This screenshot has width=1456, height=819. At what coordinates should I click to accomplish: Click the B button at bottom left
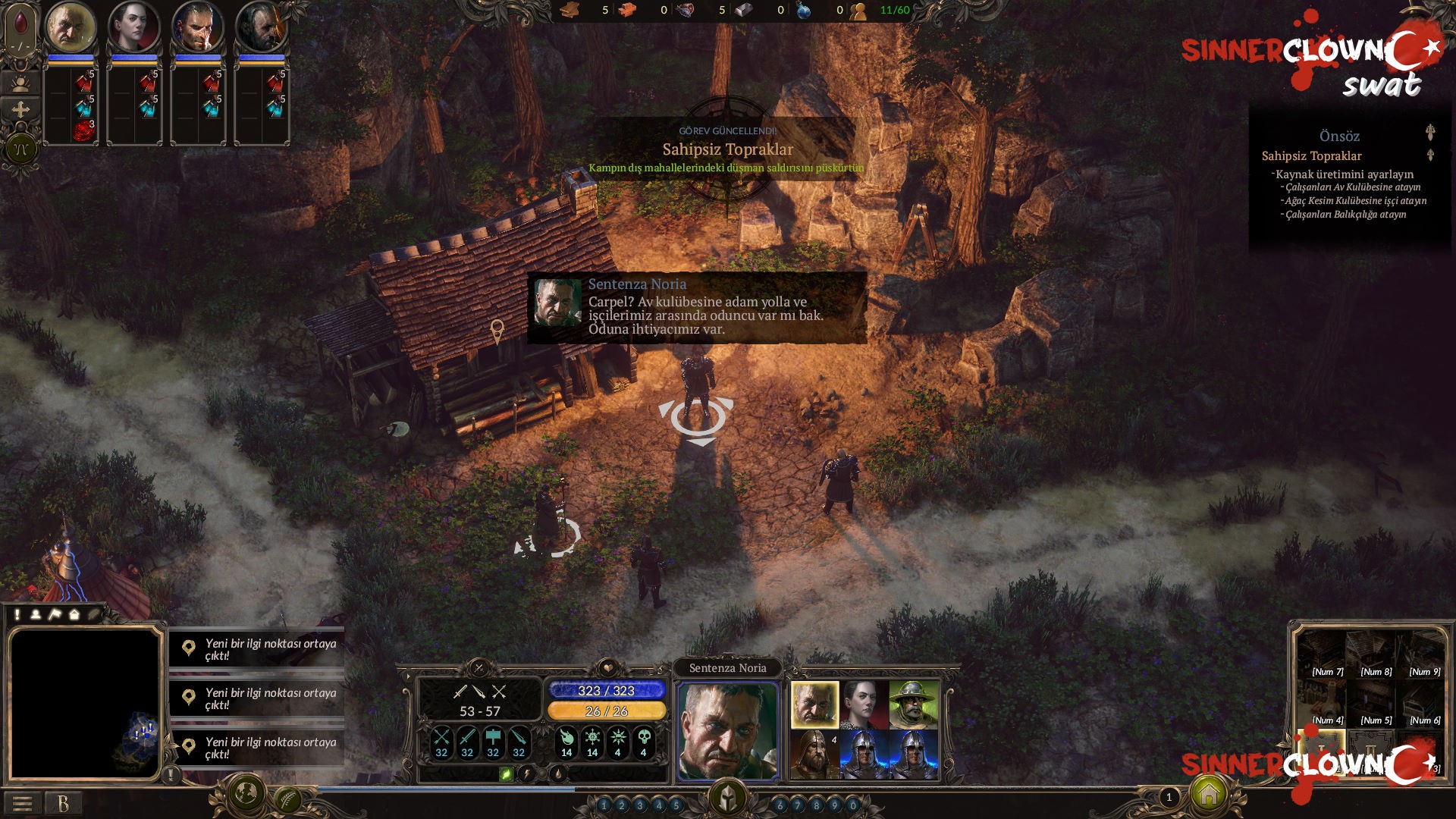pyautogui.click(x=63, y=803)
